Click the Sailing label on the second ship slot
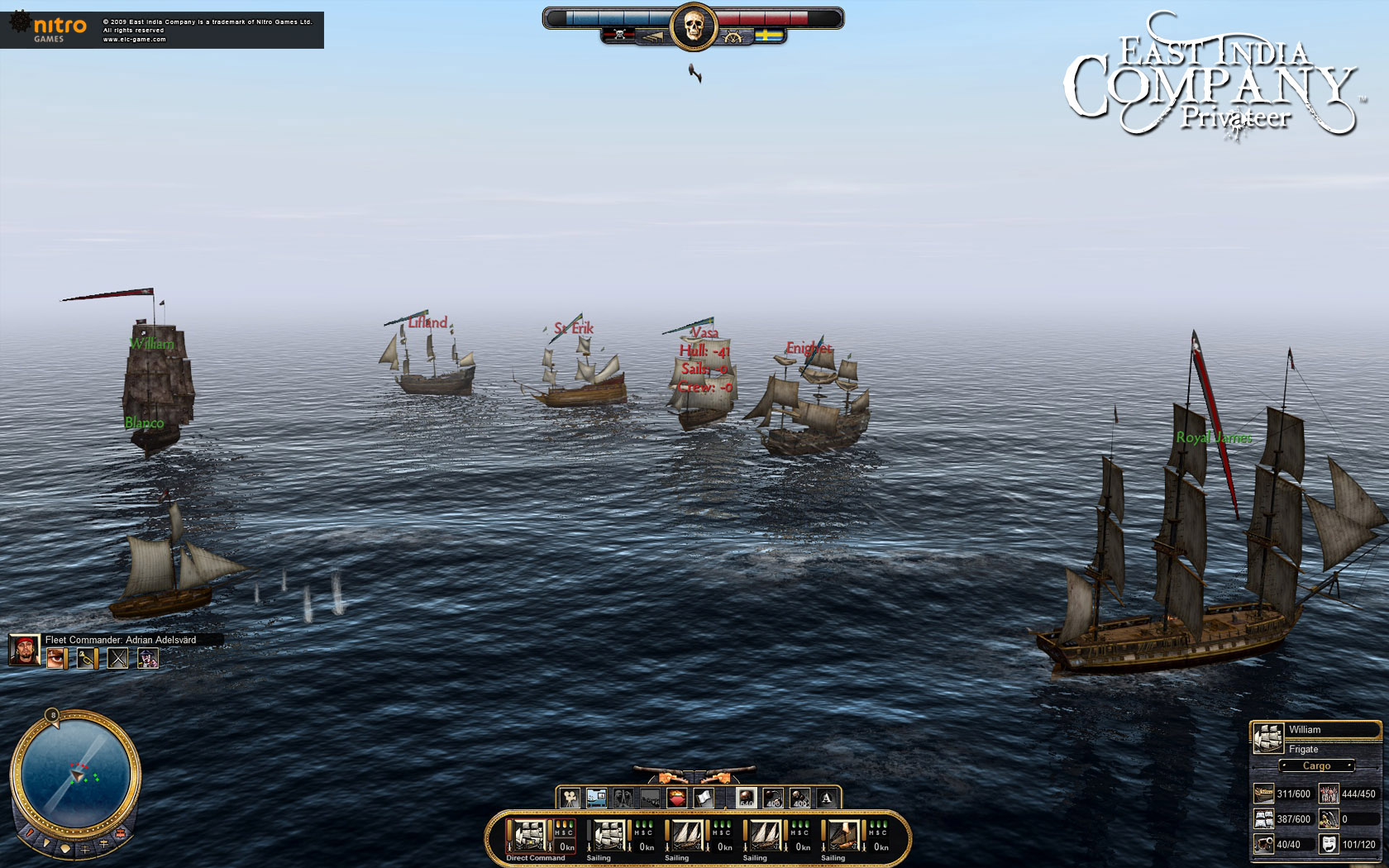 pos(599,858)
